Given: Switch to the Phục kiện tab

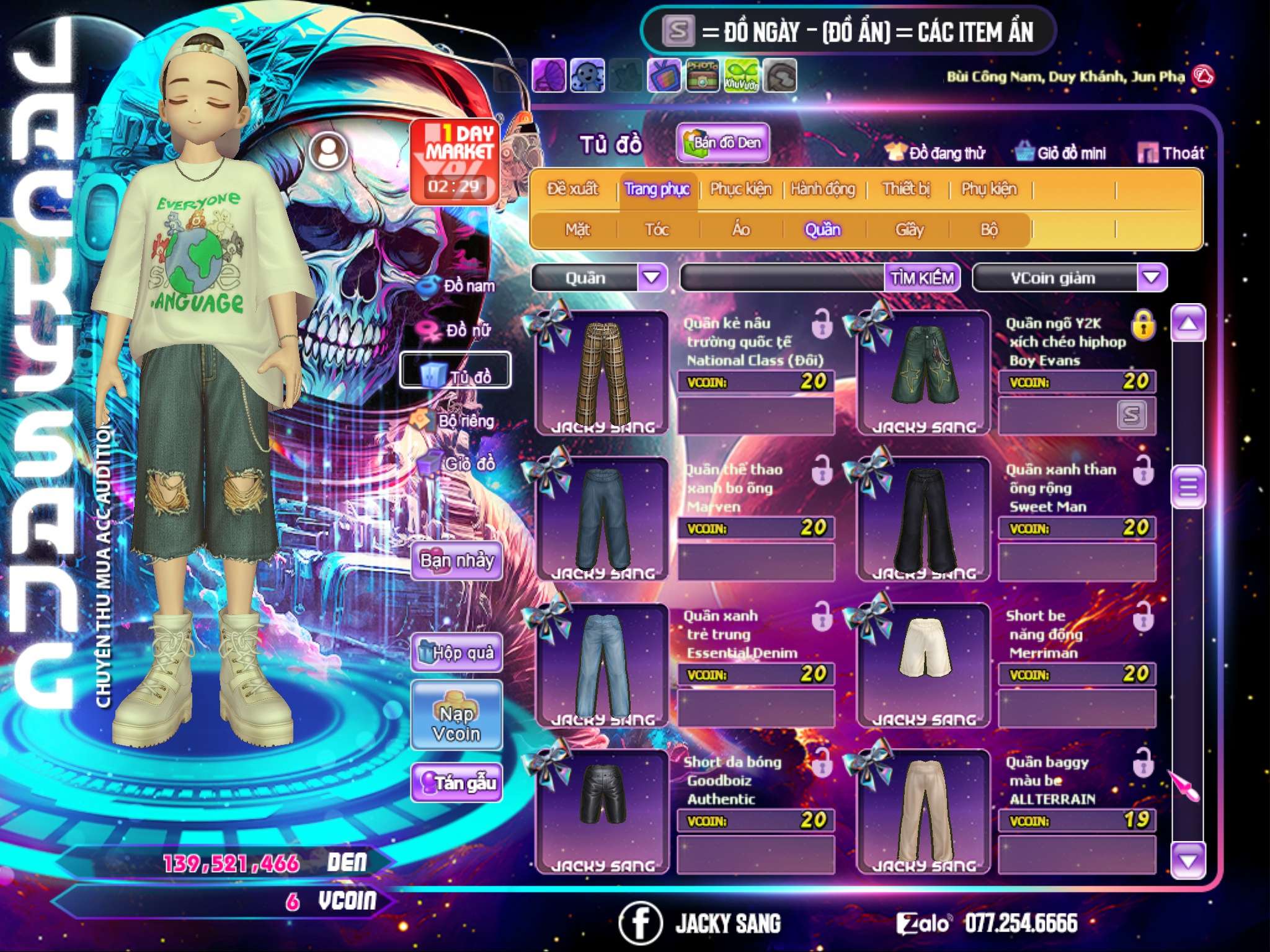Looking at the screenshot, I should point(740,189).
